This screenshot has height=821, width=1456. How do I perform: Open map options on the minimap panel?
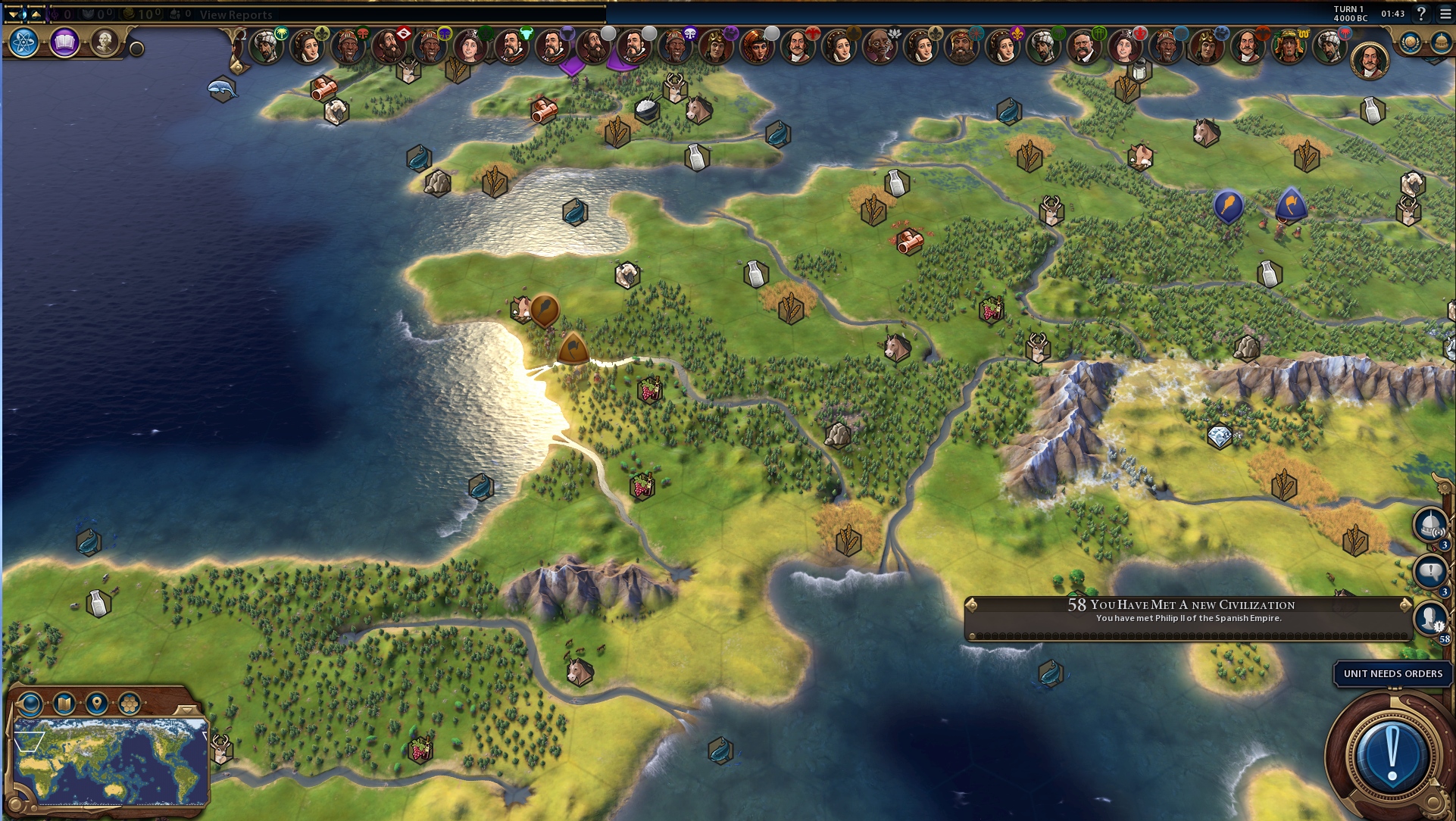point(64,704)
